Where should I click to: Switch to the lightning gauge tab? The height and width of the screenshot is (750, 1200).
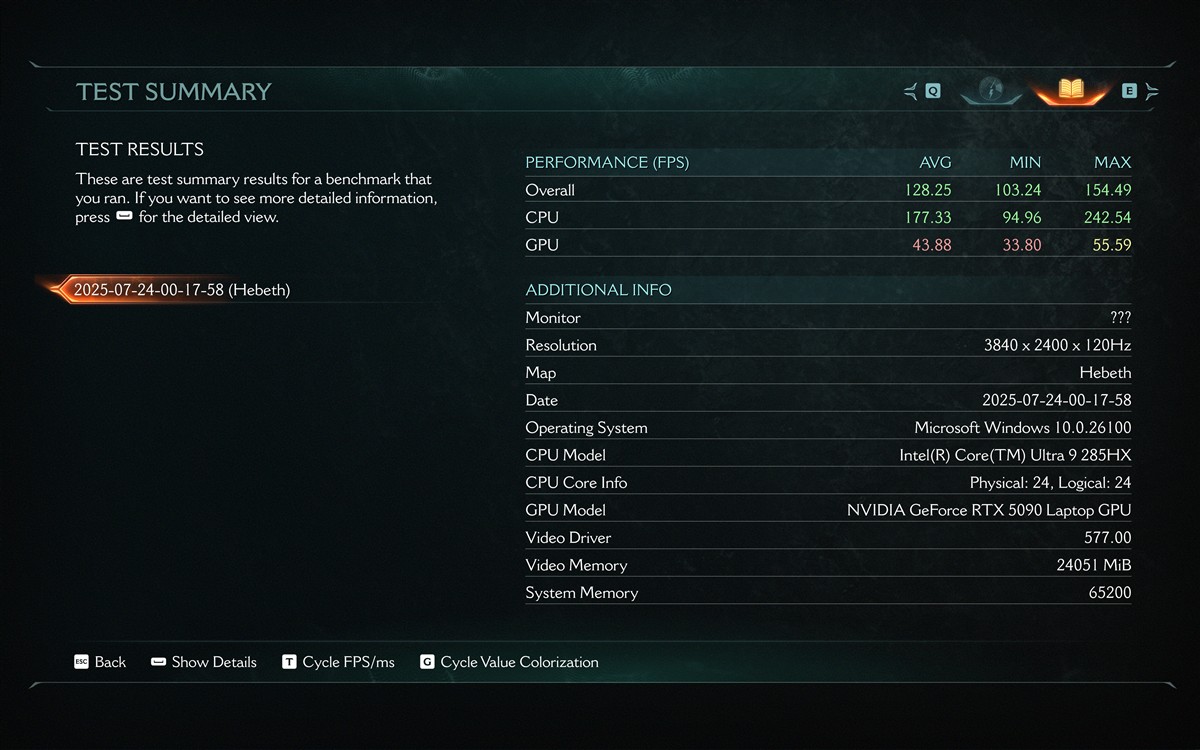point(991,90)
